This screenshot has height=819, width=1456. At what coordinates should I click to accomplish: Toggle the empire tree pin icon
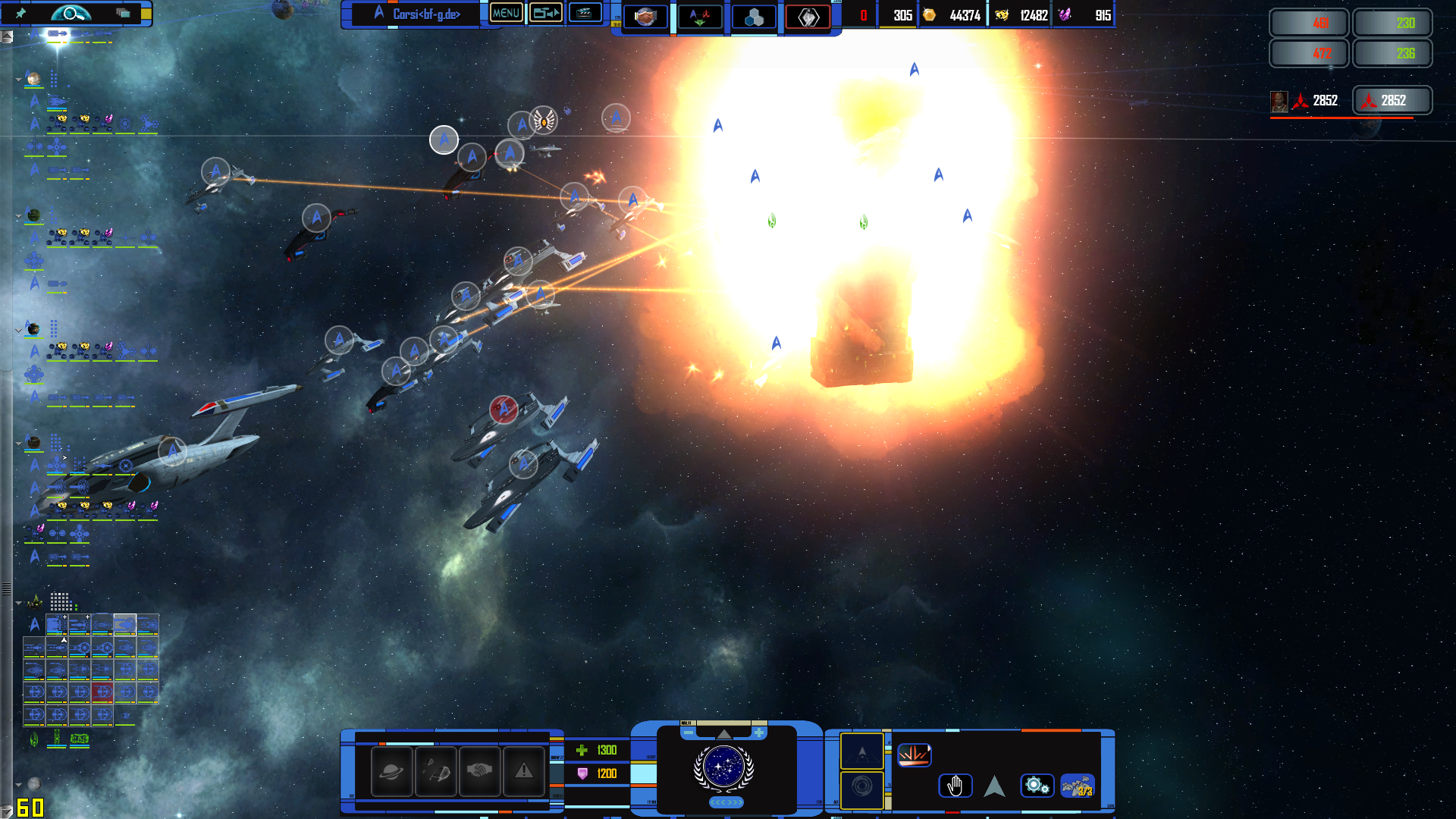(20, 13)
